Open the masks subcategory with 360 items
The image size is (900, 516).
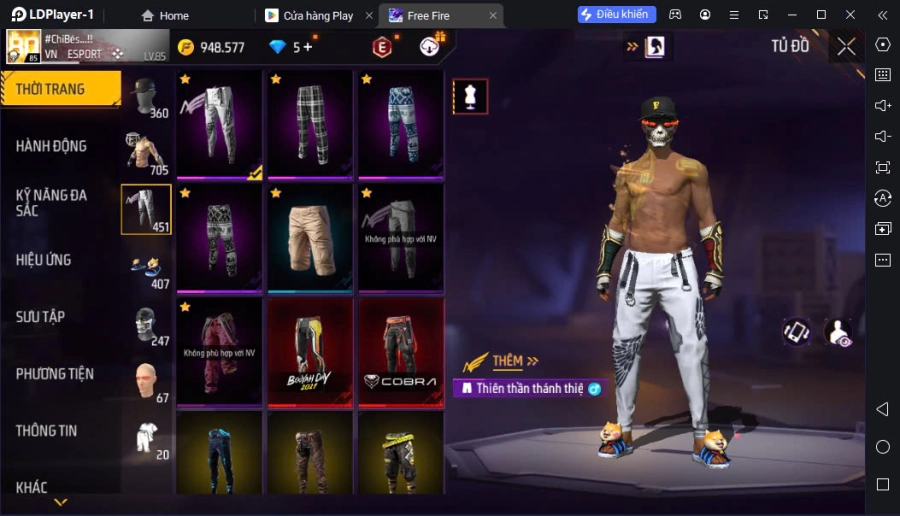pyautogui.click(x=147, y=97)
